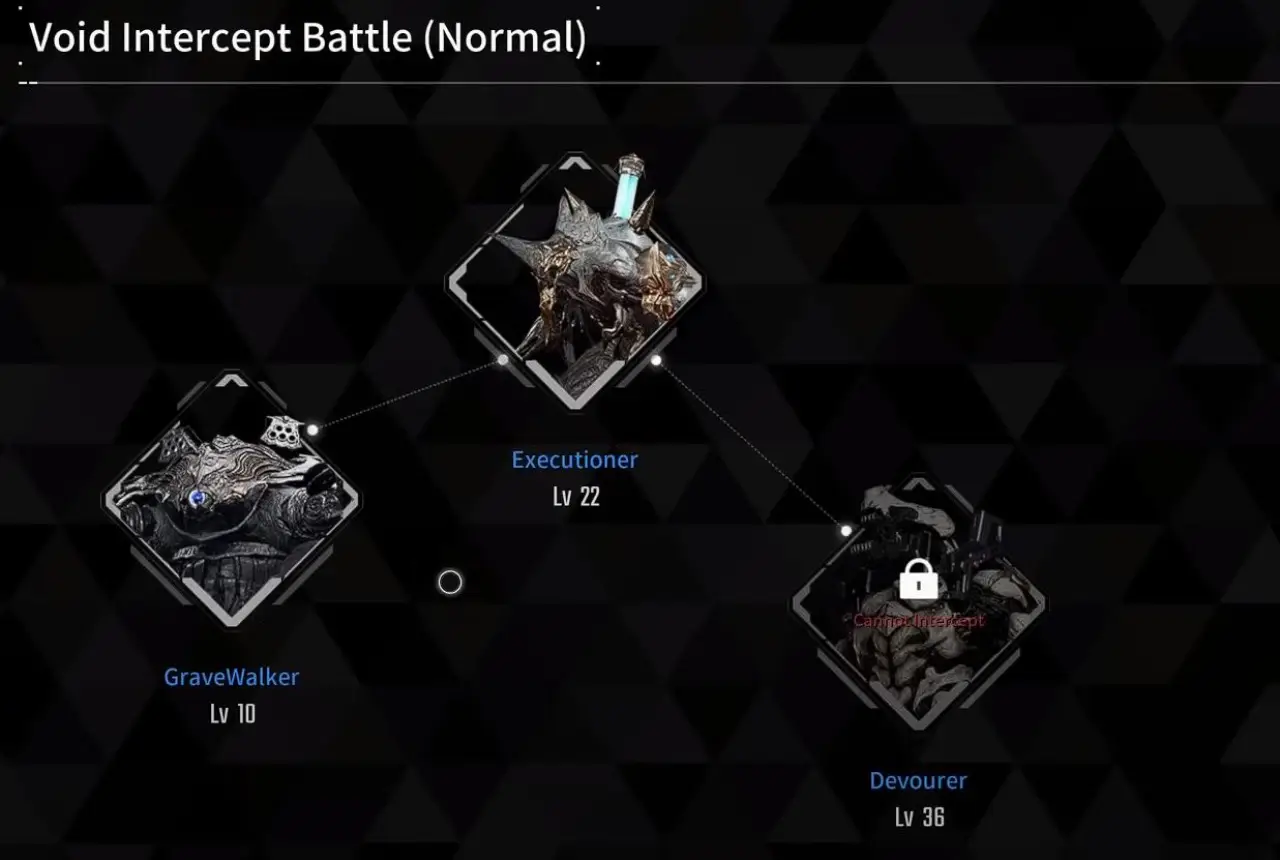Viewport: 1280px width, 860px height.
Task: Expand the Executioner diamond frame
Action: 575,280
